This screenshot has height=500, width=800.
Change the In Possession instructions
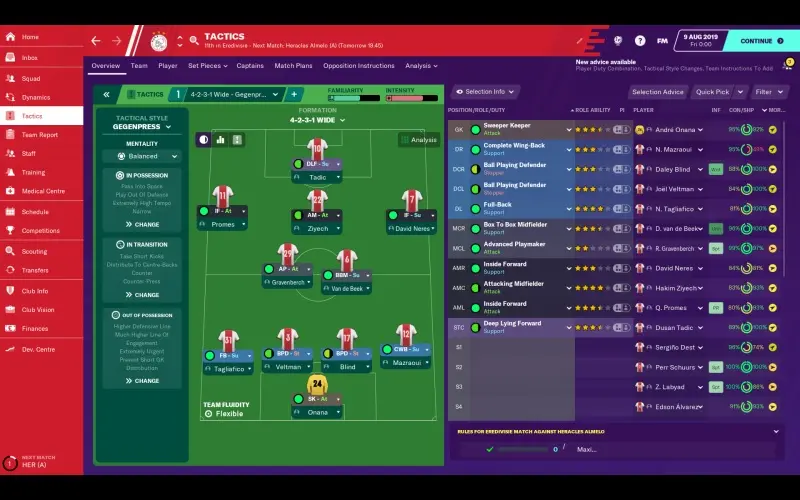click(x=142, y=224)
